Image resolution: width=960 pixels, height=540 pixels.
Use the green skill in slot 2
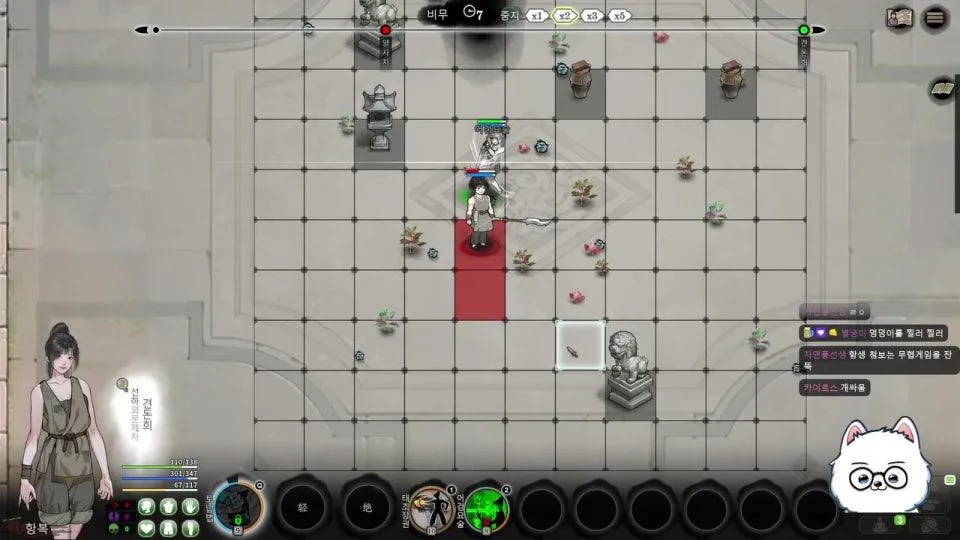487,508
